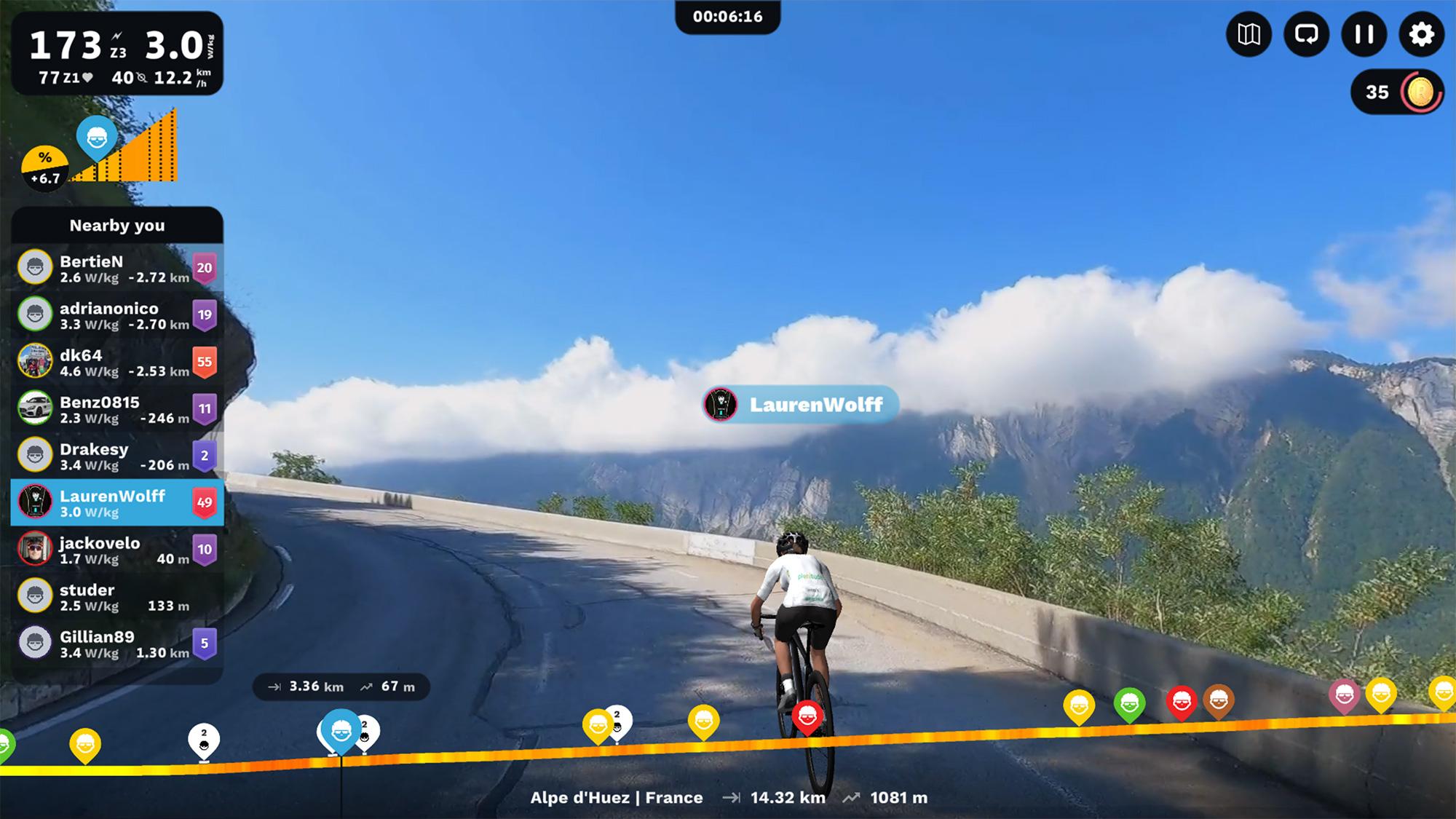This screenshot has height=819, width=1456.
Task: Choose dk64 from nearby riders
Action: [x=116, y=362]
